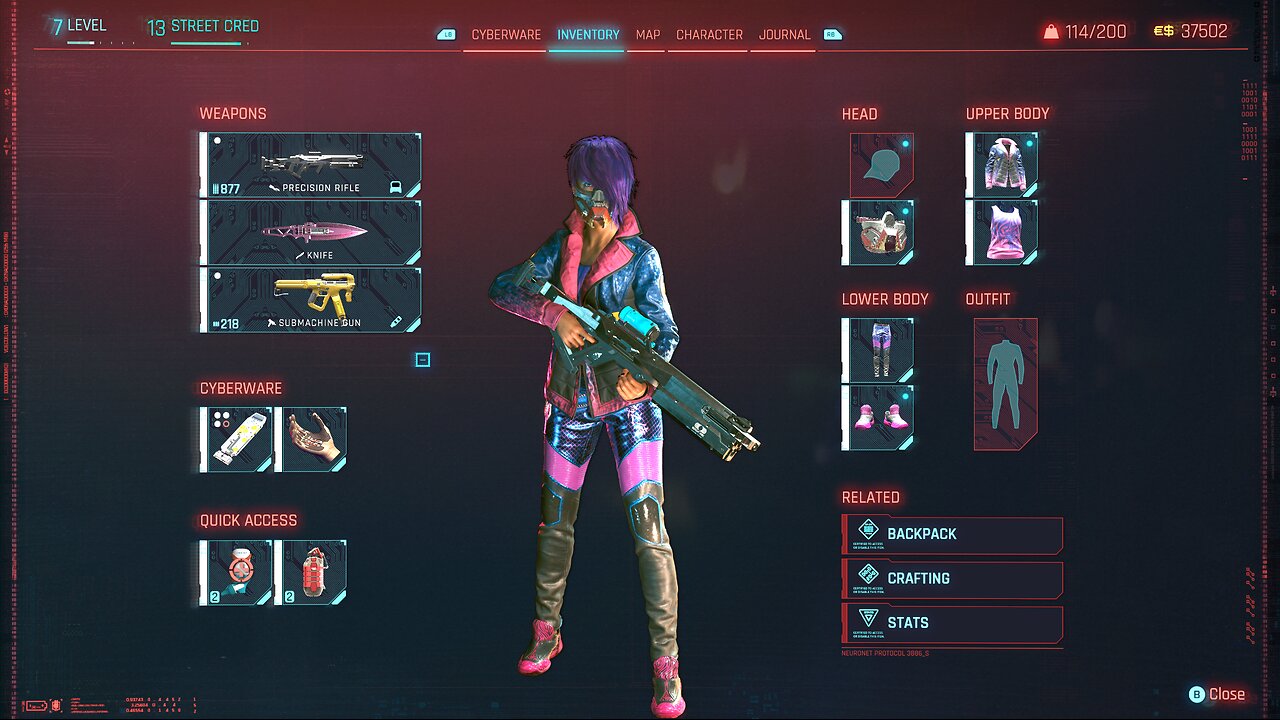
Task: Select the gold Submachine Gun slot
Action: pos(311,299)
